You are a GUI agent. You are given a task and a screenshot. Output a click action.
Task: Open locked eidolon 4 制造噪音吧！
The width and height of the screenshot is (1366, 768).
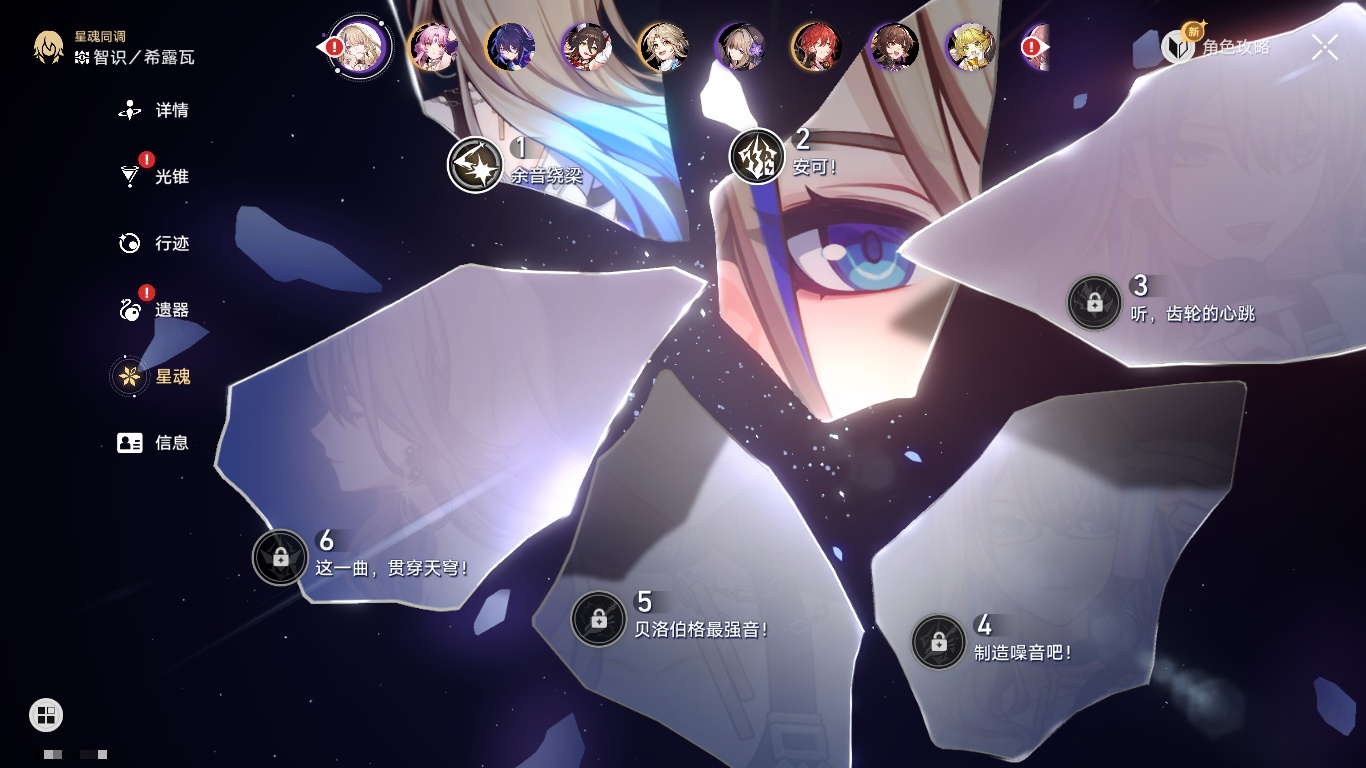pos(938,642)
